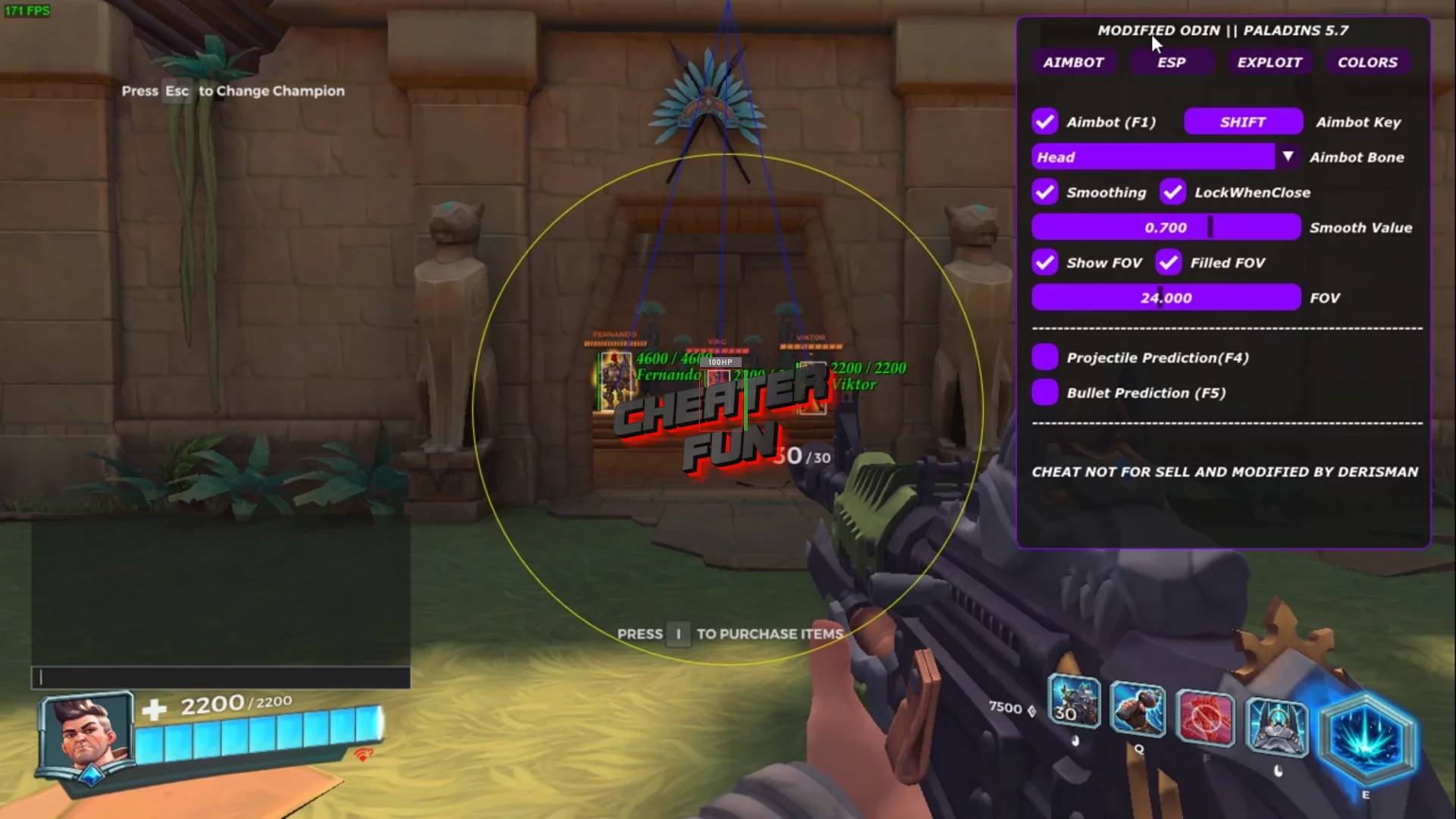Screen dimensions: 1456x819
Task: Open the COLORS section
Action: [1367, 62]
